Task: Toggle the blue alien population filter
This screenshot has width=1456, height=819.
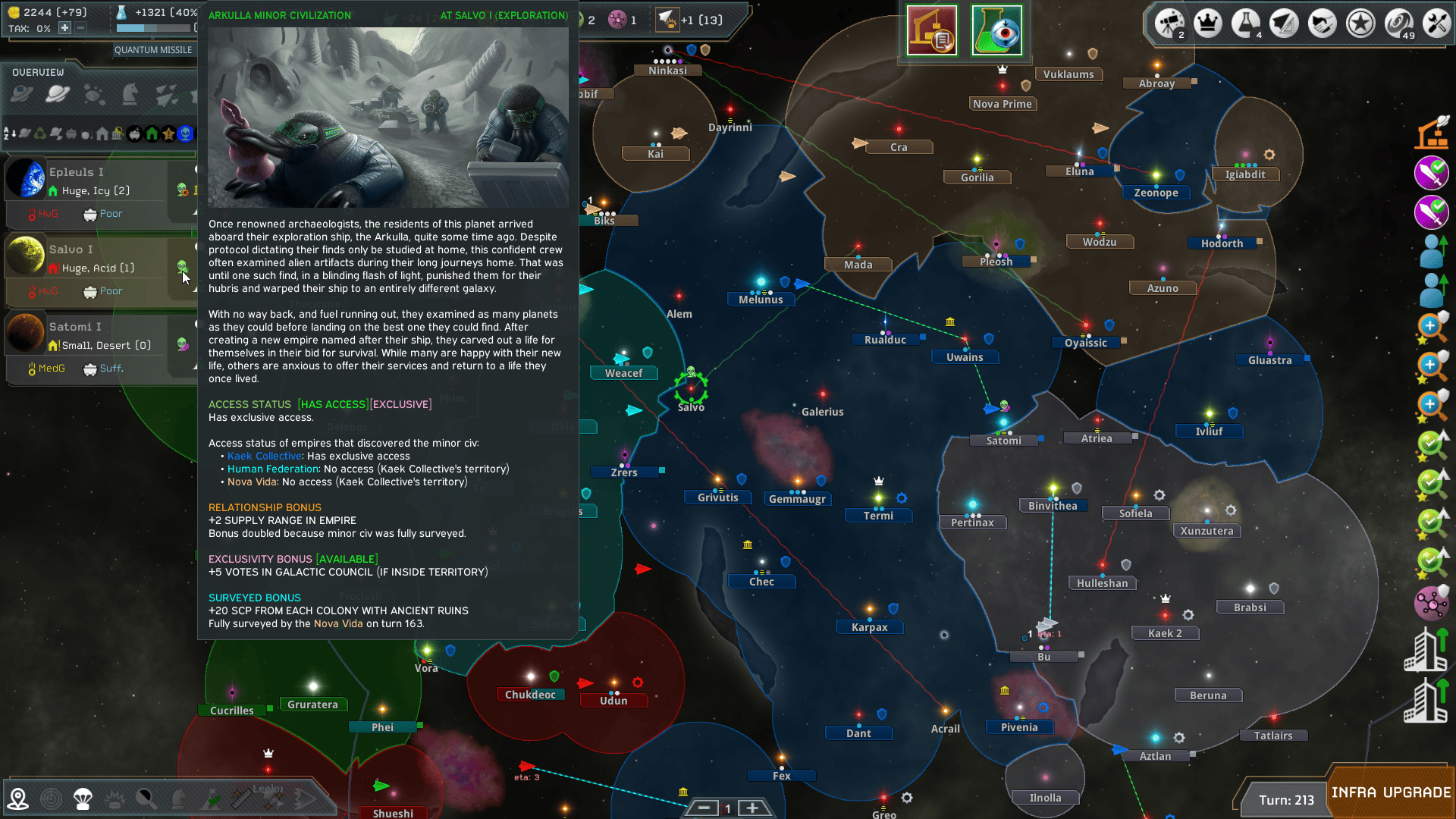Action: point(186,135)
